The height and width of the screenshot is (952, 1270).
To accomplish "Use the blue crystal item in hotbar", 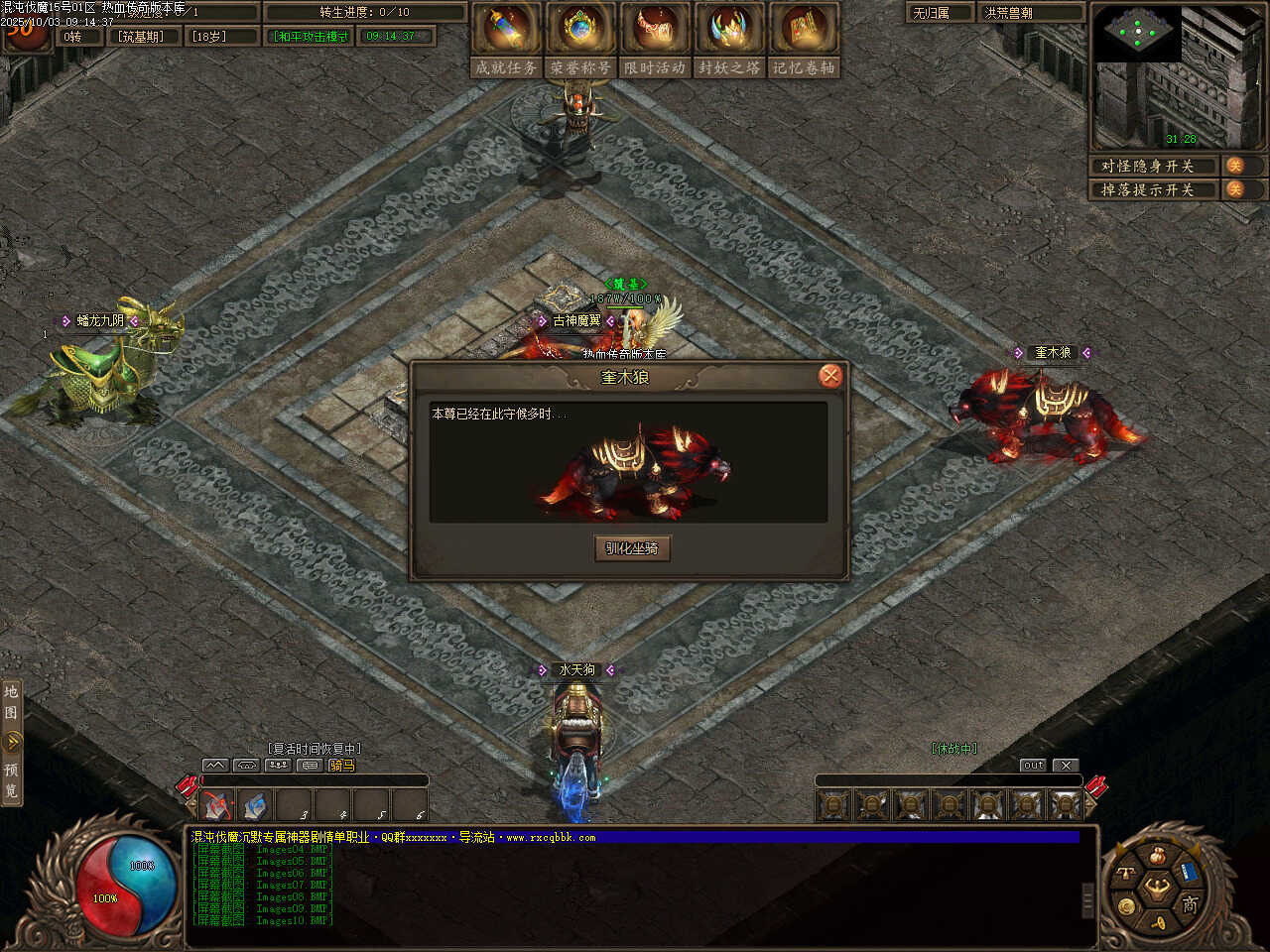I will coord(255,805).
